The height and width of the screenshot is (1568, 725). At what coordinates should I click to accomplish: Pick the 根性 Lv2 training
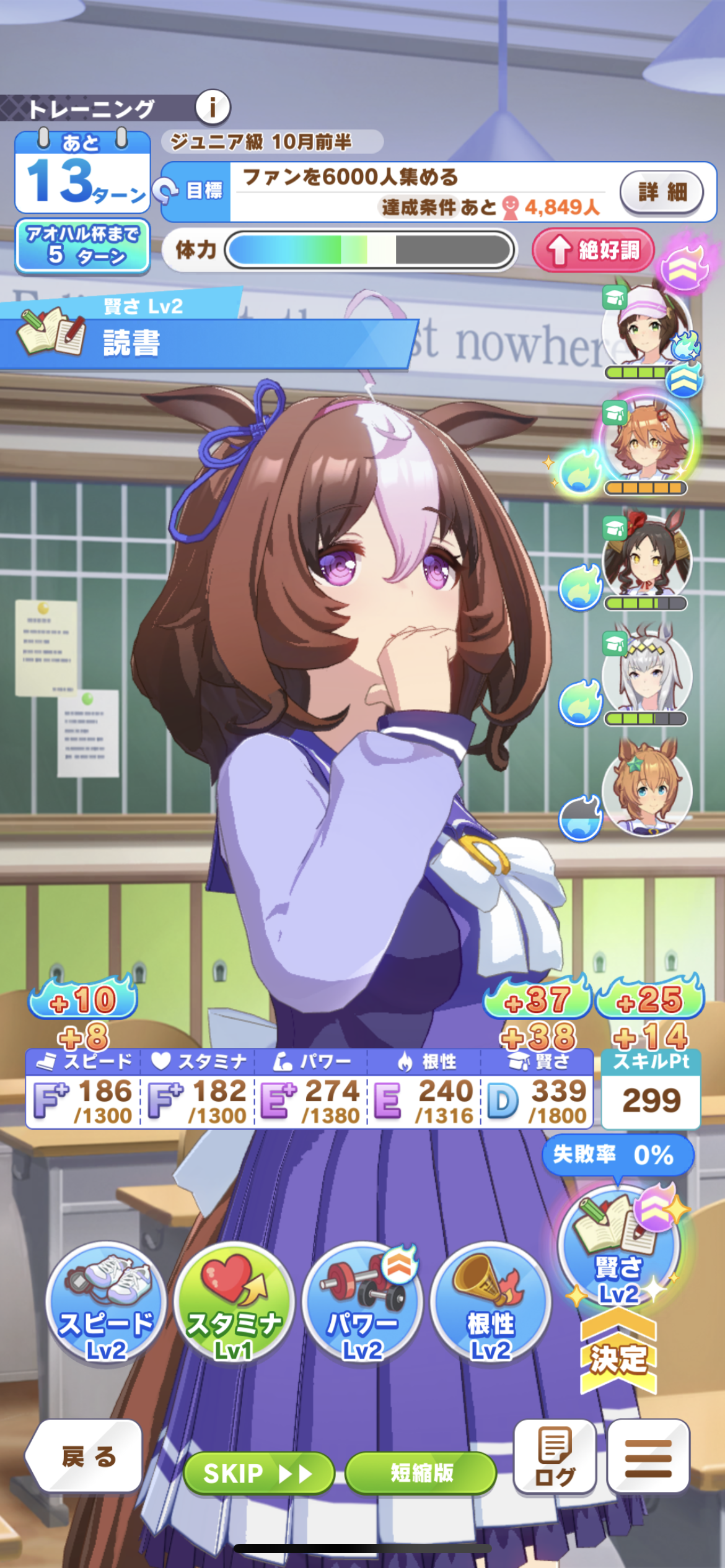(x=490, y=1304)
